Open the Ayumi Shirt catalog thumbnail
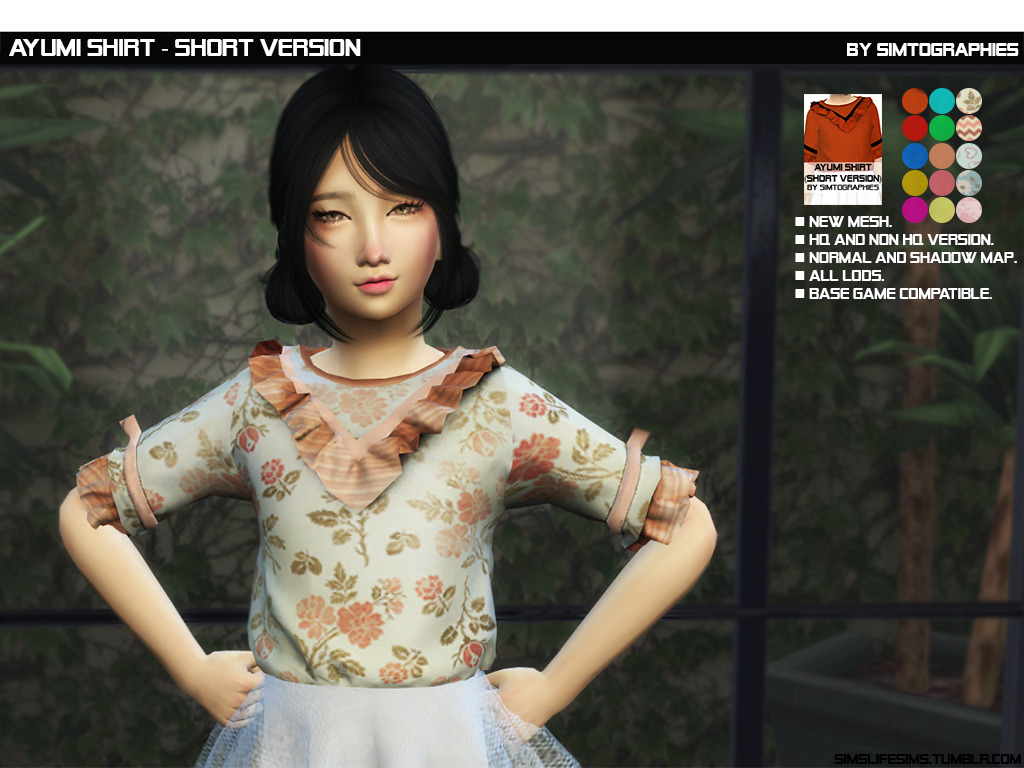 click(x=842, y=149)
